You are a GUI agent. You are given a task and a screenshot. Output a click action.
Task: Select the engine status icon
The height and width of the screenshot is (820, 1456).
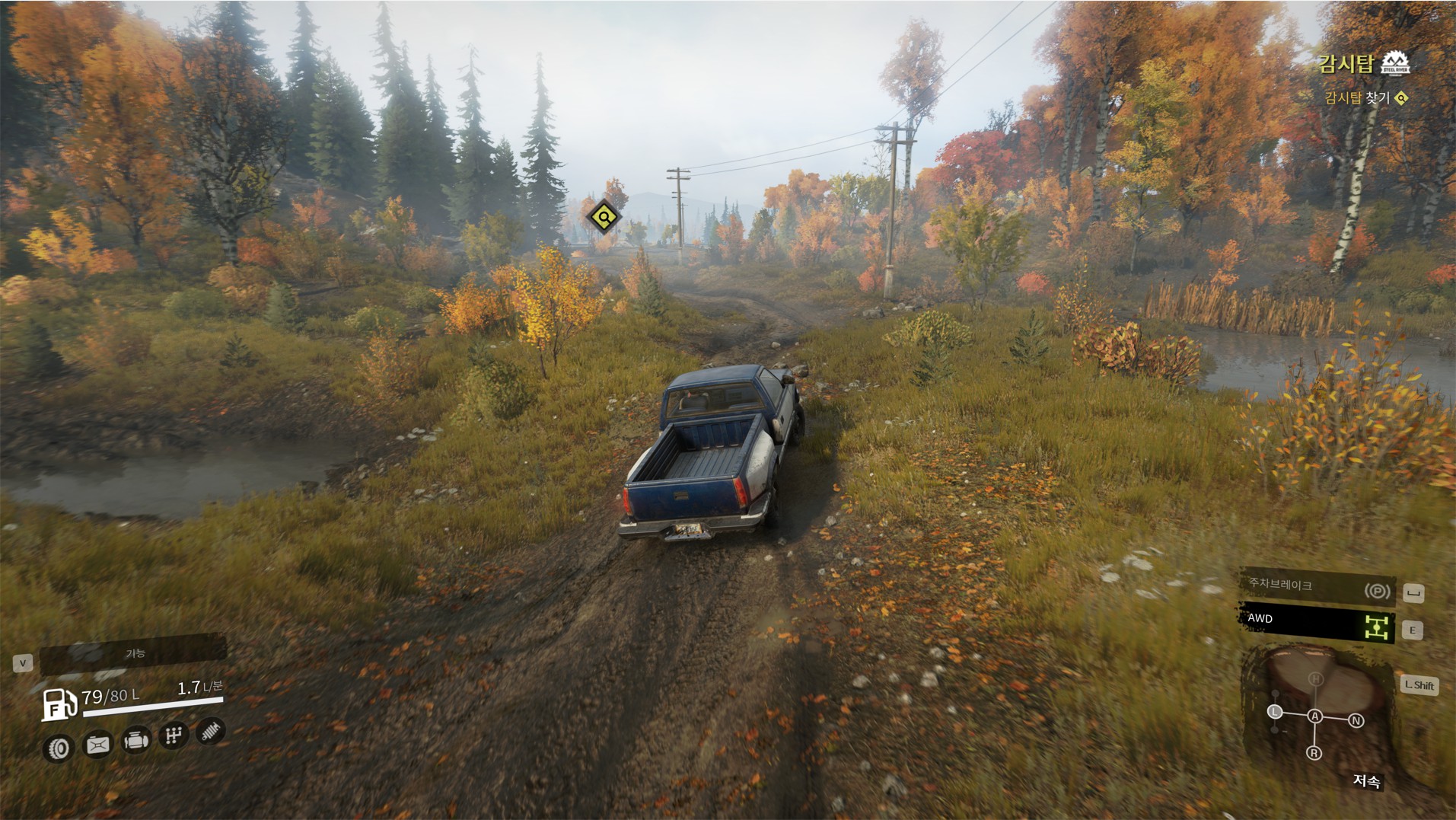pyautogui.click(x=135, y=739)
